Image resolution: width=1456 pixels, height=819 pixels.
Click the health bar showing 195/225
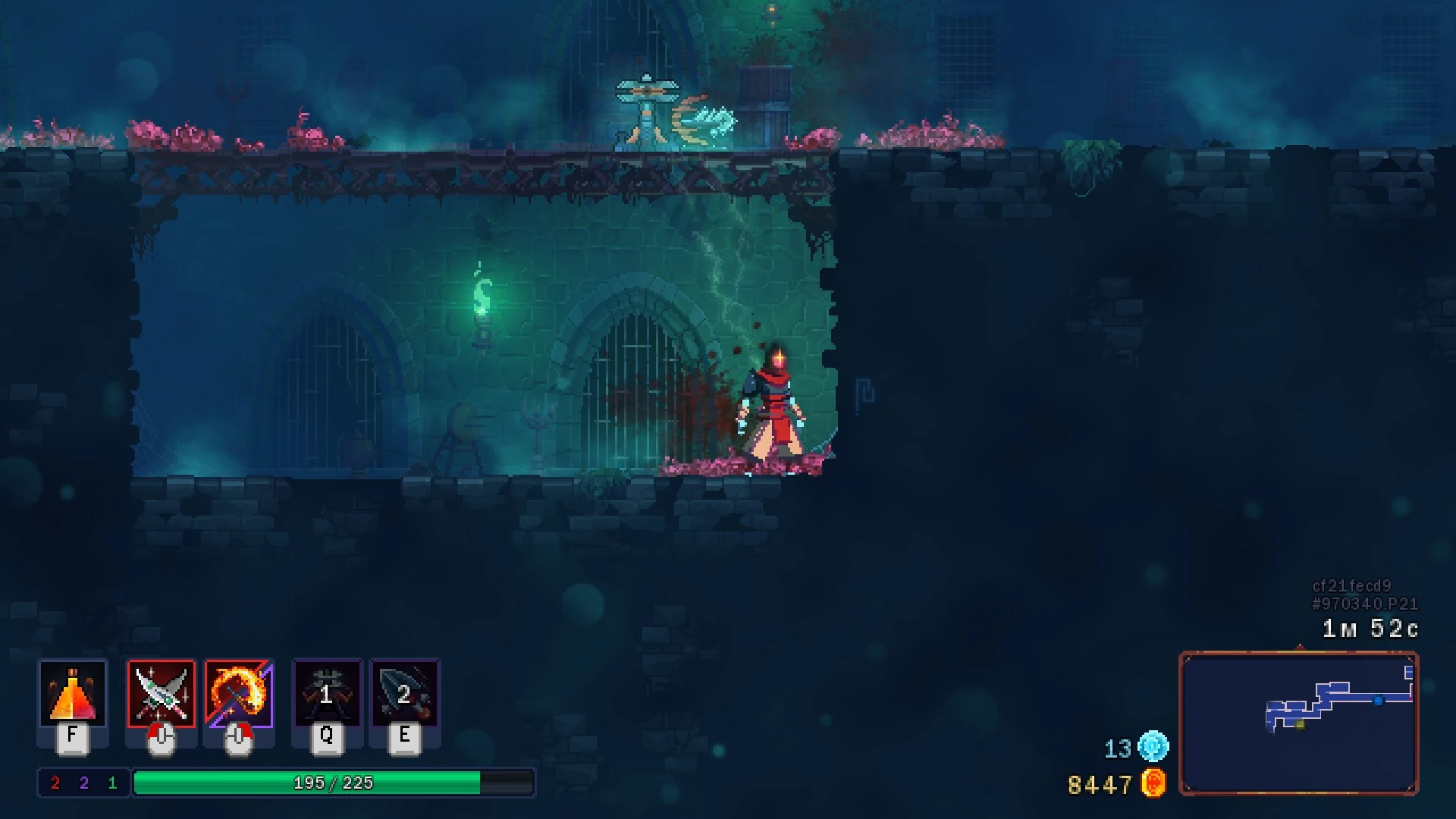334,782
